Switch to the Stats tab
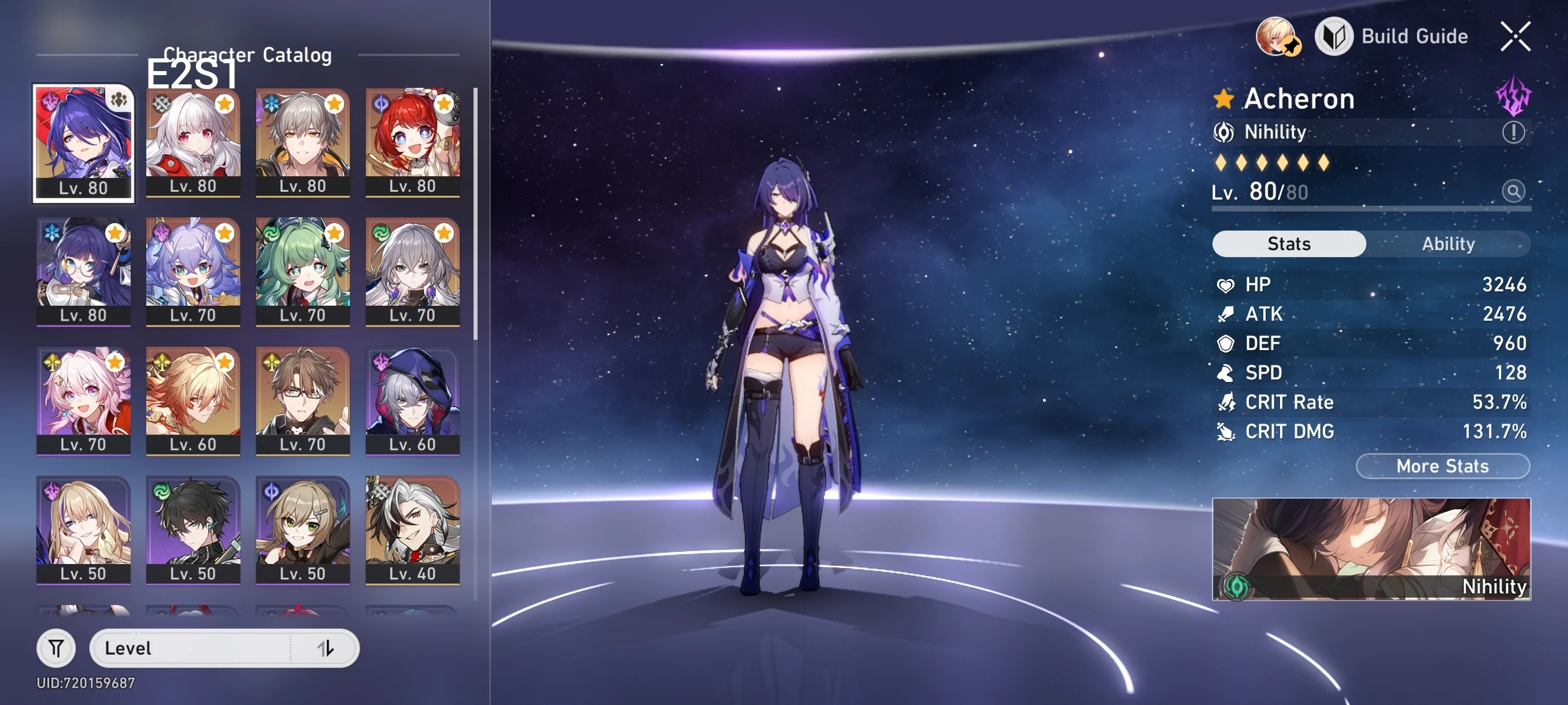Image resolution: width=1568 pixels, height=705 pixels. pyautogui.click(x=1289, y=244)
